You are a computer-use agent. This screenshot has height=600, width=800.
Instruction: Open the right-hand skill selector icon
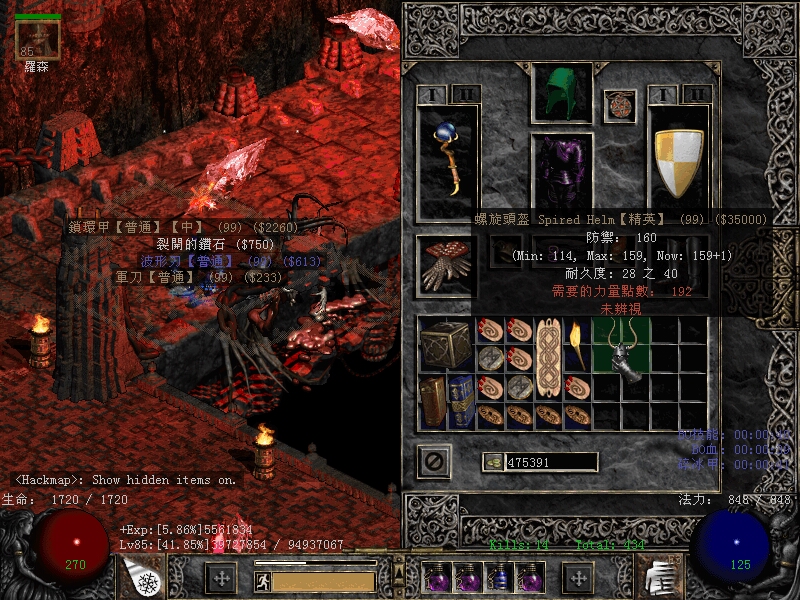[x=657, y=578]
